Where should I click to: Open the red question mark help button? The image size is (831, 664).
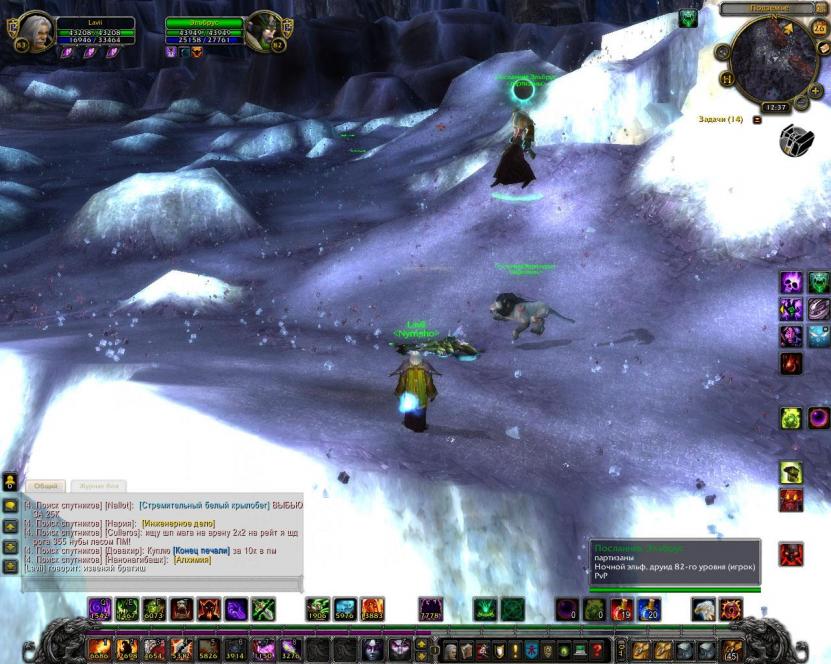(595, 650)
